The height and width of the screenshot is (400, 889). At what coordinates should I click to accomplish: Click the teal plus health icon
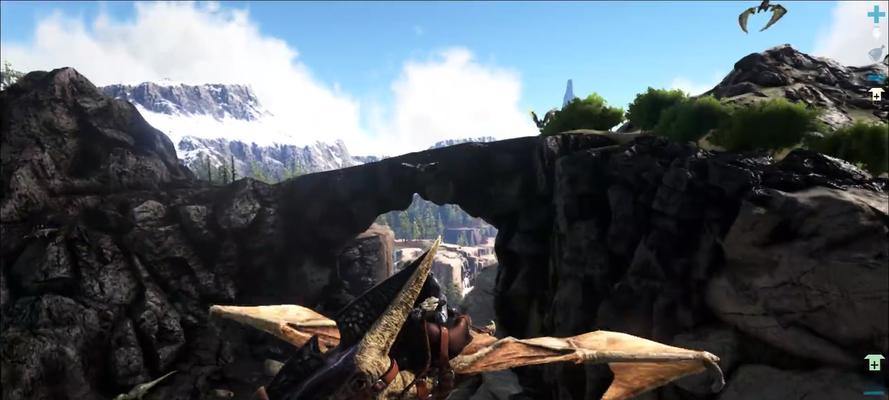coord(876,14)
